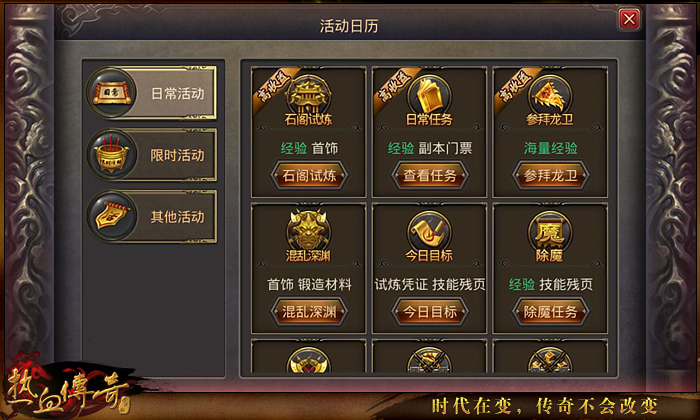Choose the 除魔任务 button
This screenshot has height=420, width=700.
(x=549, y=311)
